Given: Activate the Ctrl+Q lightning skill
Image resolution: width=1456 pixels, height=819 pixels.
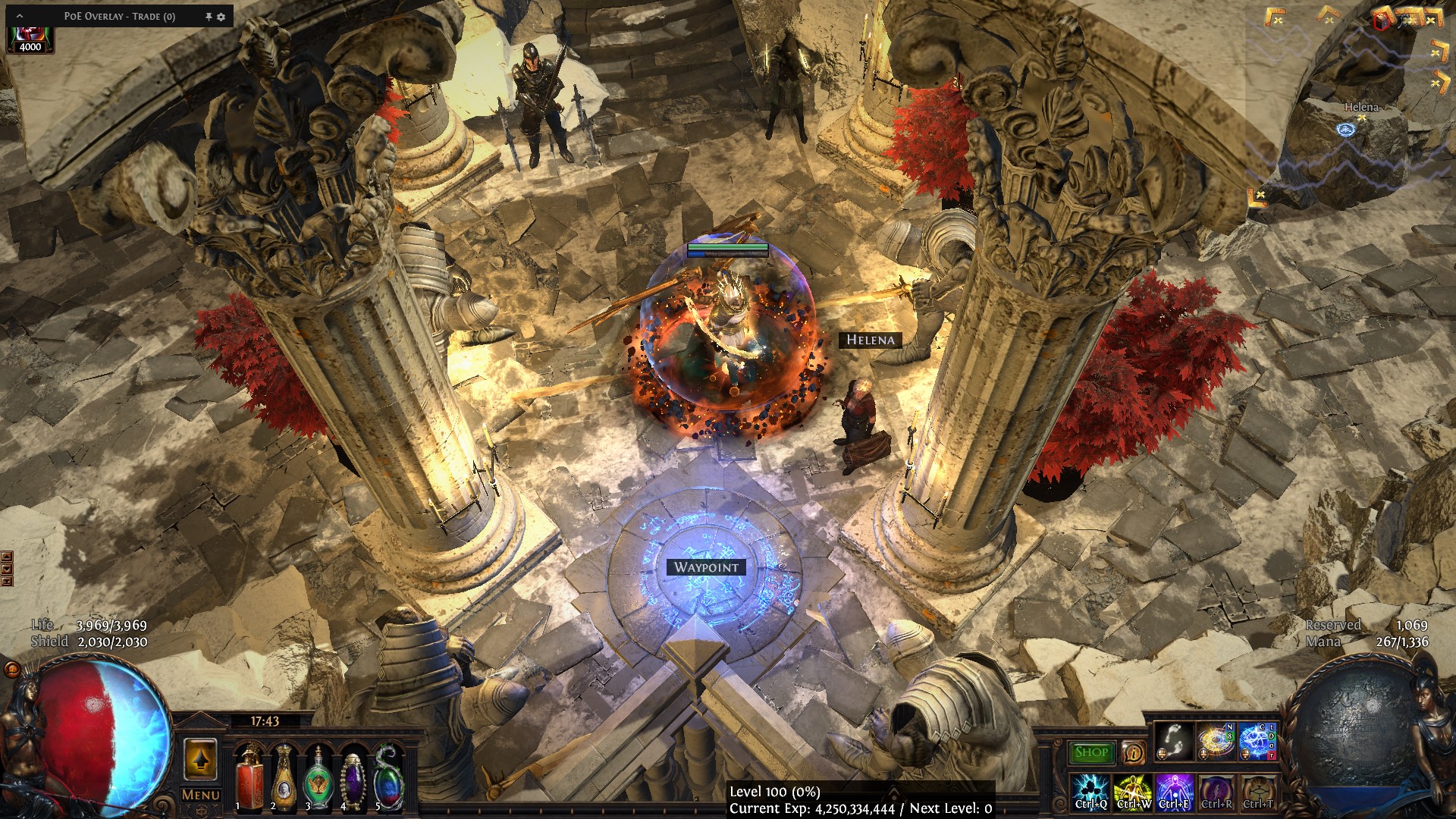Looking at the screenshot, I should pos(1091,792).
